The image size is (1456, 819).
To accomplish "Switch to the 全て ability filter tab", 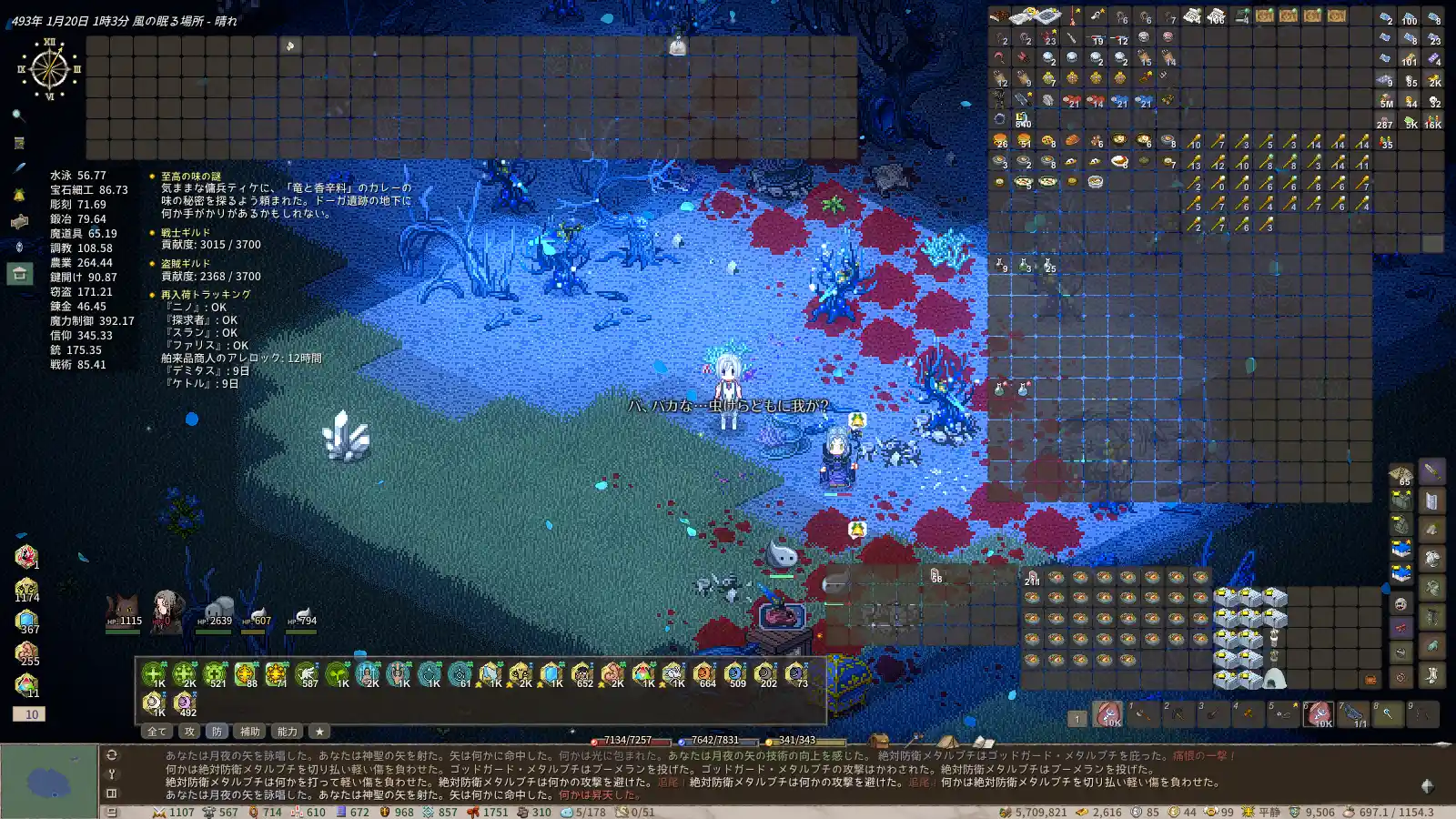I will click(157, 732).
